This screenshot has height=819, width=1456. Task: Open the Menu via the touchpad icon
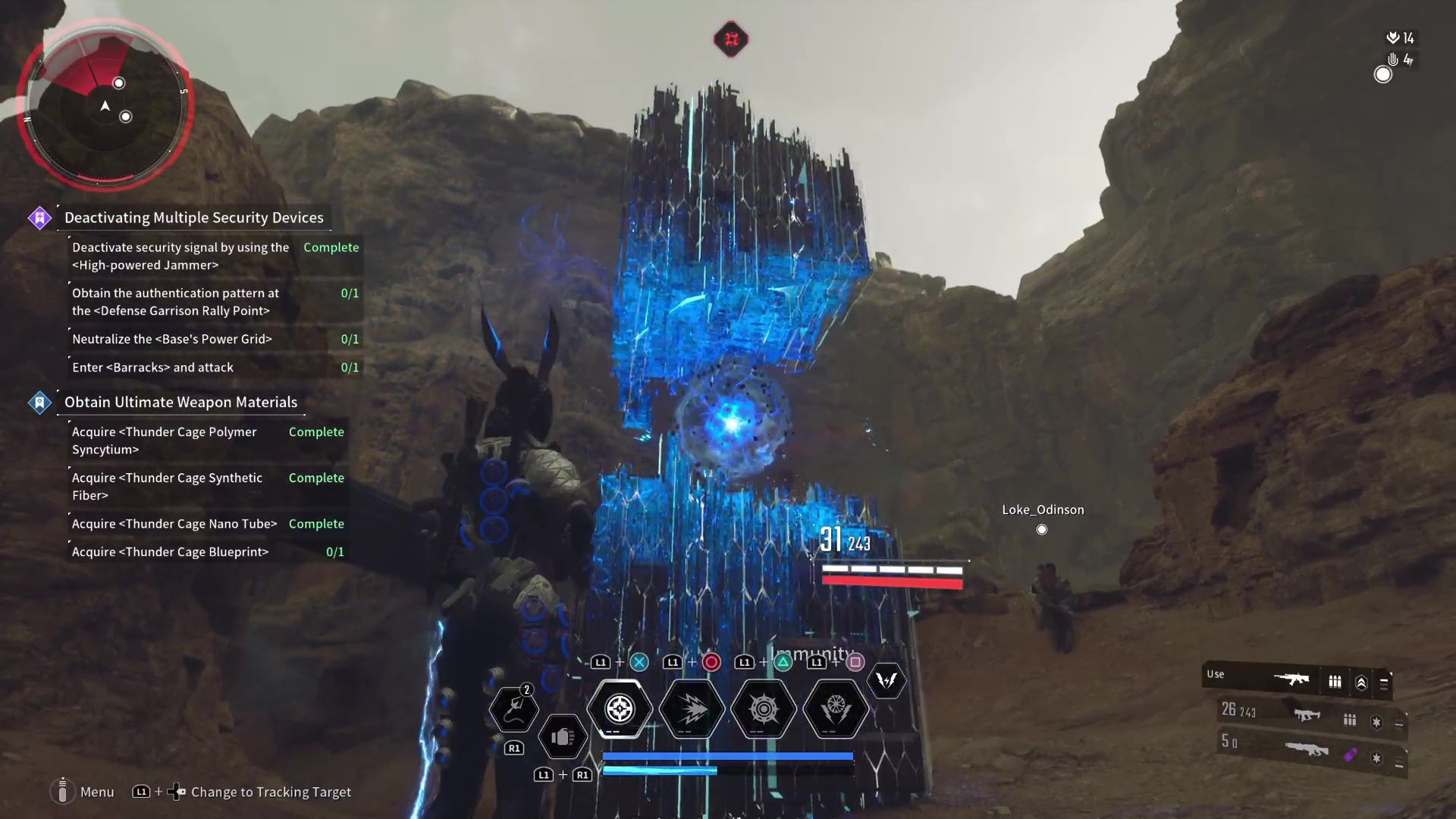64,792
